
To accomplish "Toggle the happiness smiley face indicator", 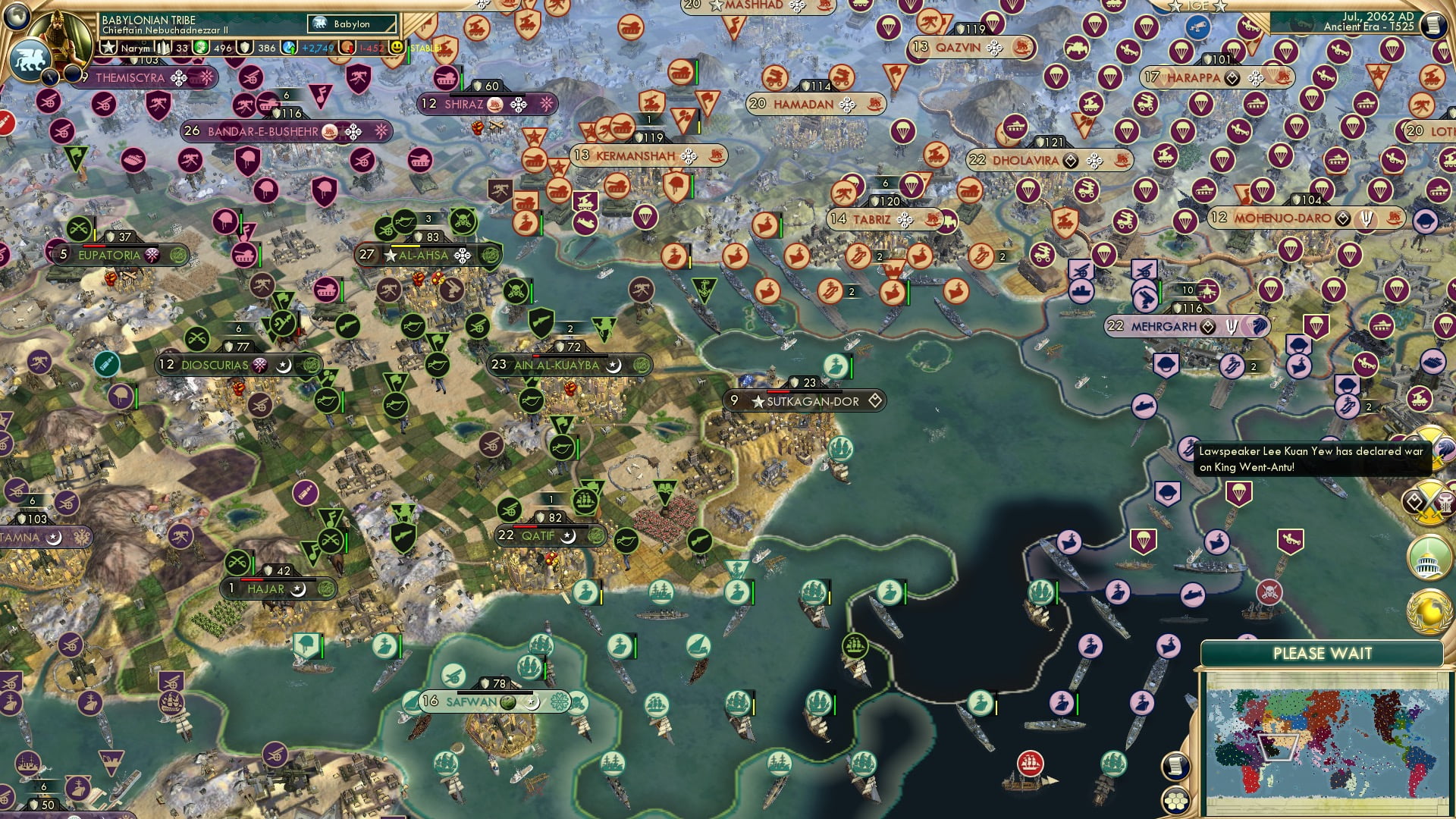I will click(397, 49).
